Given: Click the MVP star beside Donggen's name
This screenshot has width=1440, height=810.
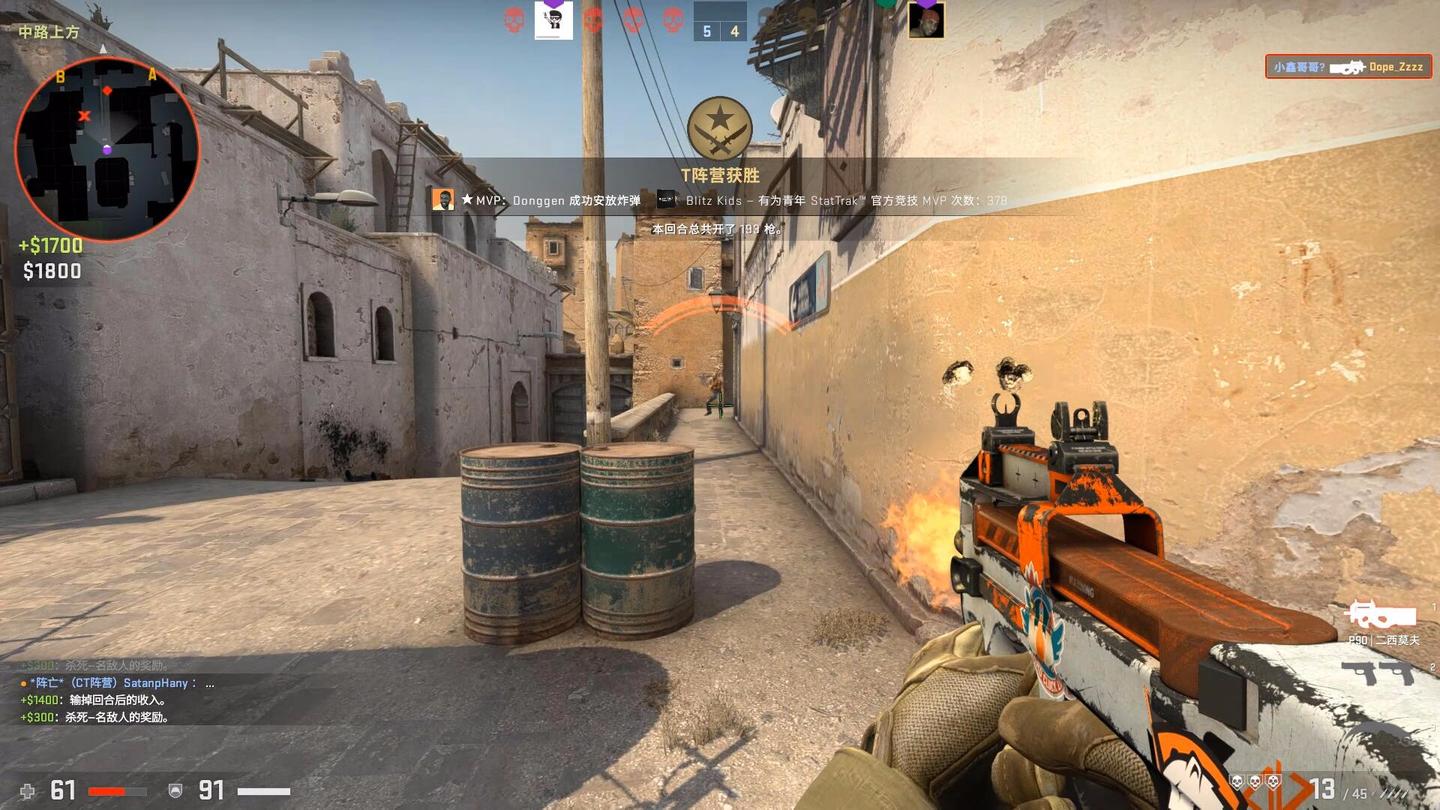Looking at the screenshot, I should (467, 199).
